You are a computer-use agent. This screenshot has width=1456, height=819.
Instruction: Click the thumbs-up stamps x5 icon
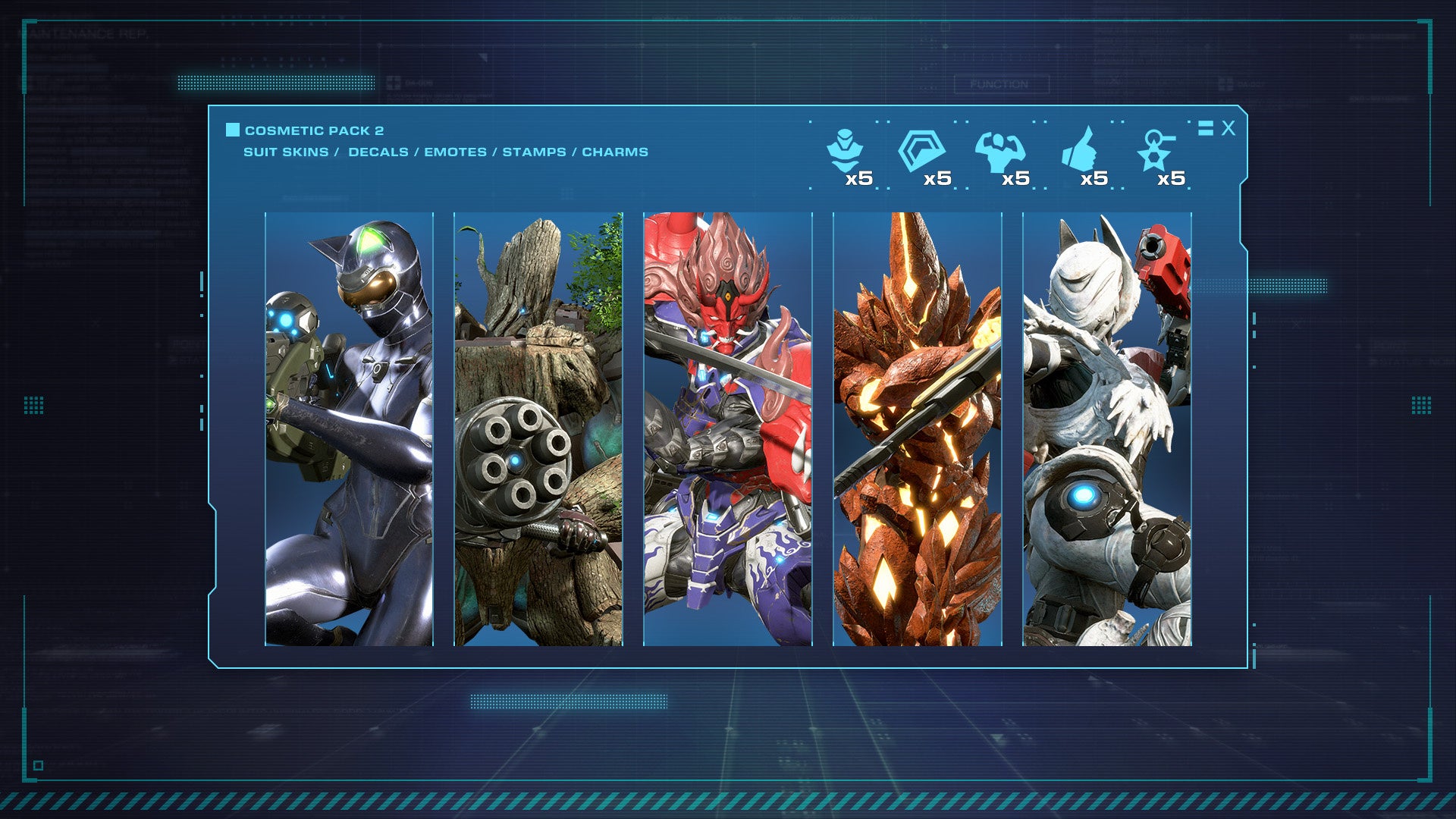coord(1081,155)
